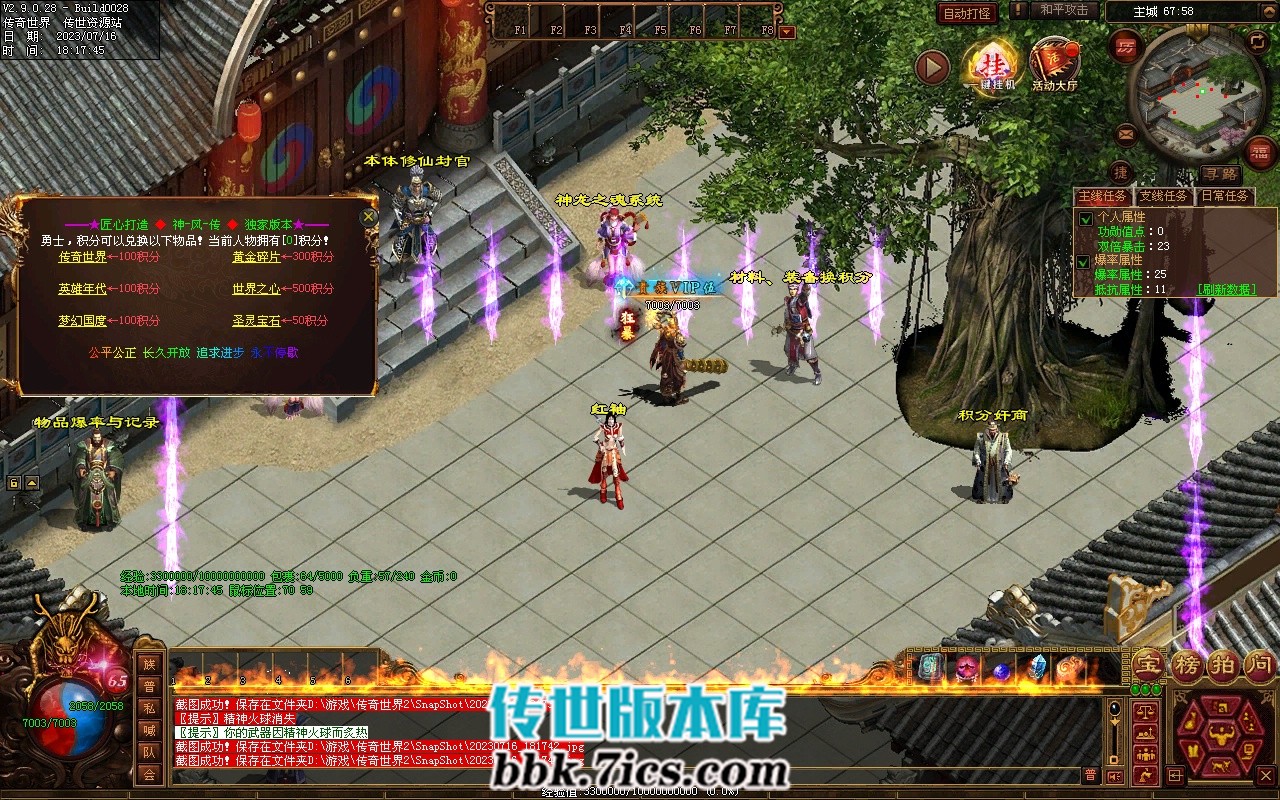Select the 世界之心 exchange link

[256, 289]
